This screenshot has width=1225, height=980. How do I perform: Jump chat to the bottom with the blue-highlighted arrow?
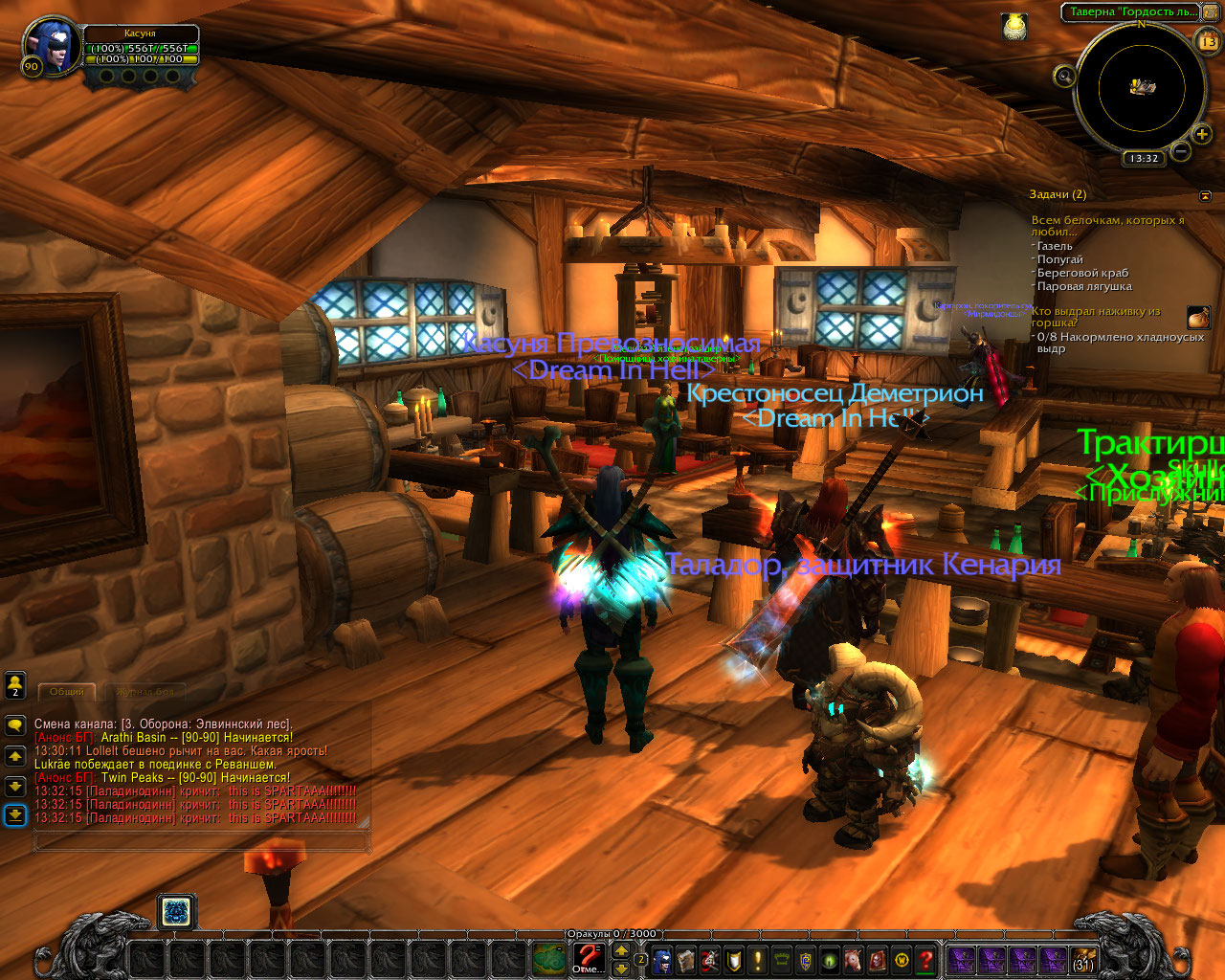click(15, 815)
